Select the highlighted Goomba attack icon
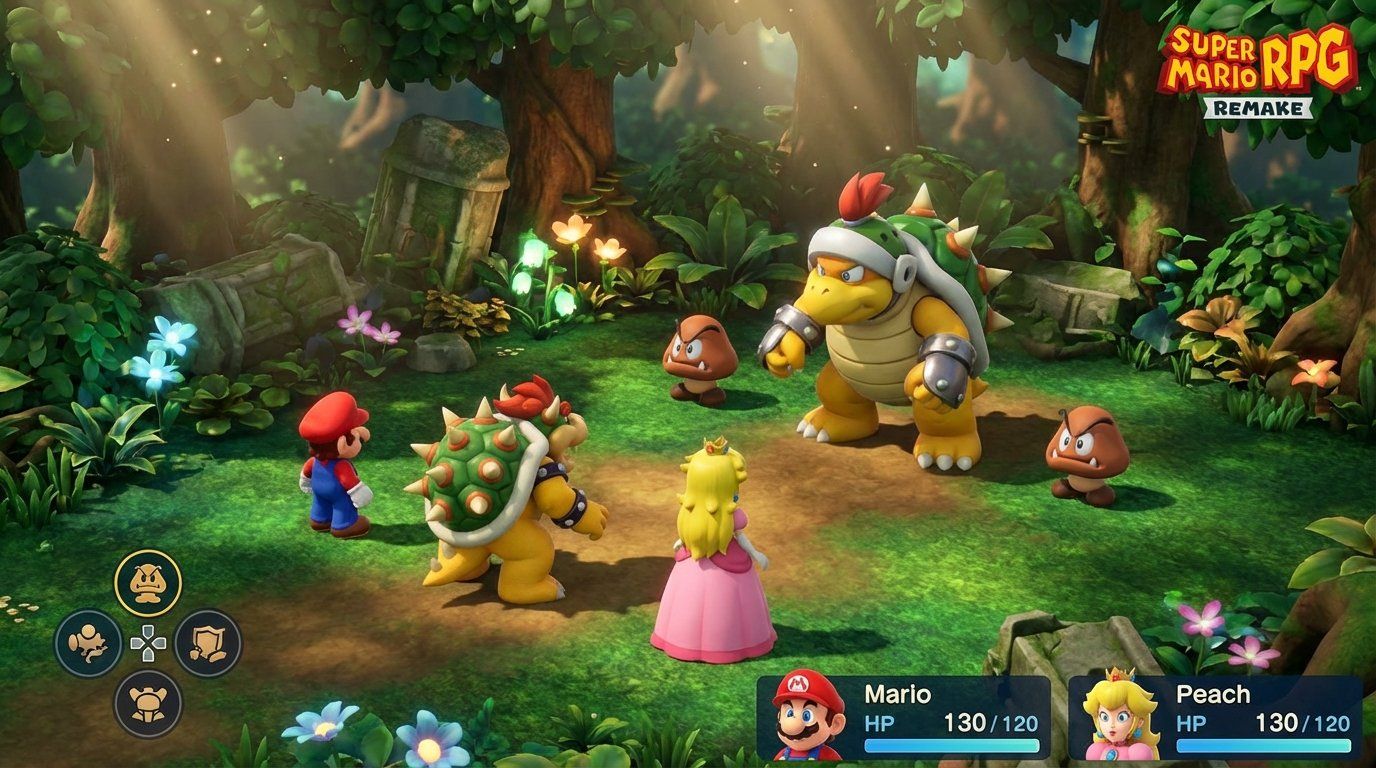Image resolution: width=1376 pixels, height=768 pixels. (150, 580)
